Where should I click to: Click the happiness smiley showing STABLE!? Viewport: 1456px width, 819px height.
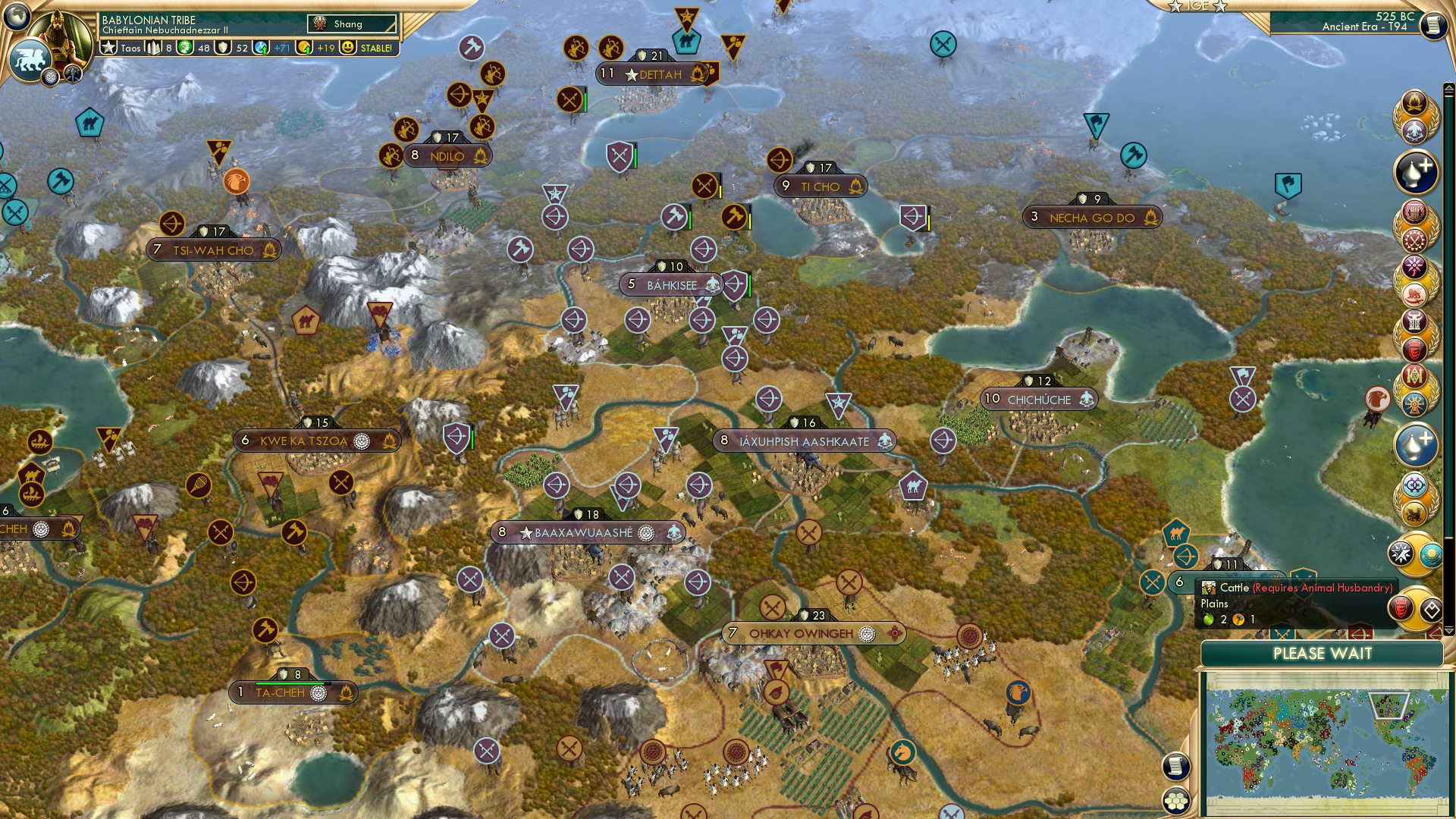point(347,49)
